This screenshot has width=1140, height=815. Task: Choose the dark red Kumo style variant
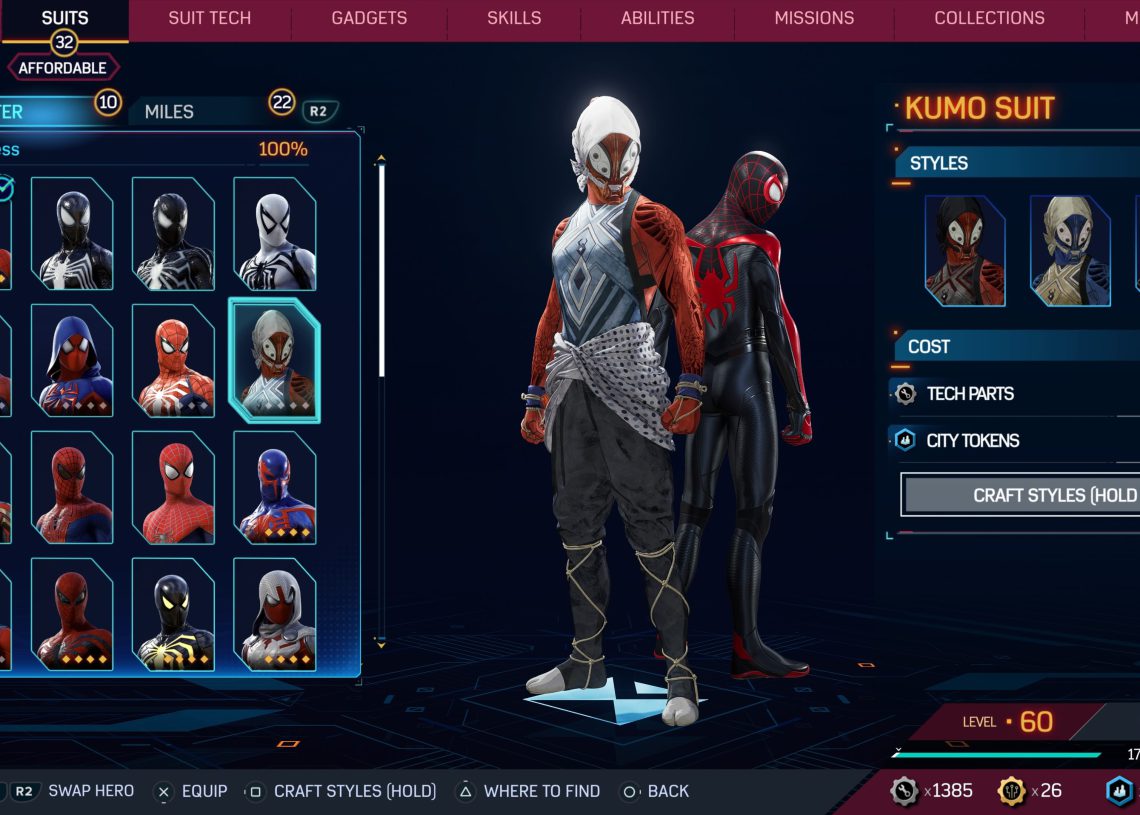[964, 251]
